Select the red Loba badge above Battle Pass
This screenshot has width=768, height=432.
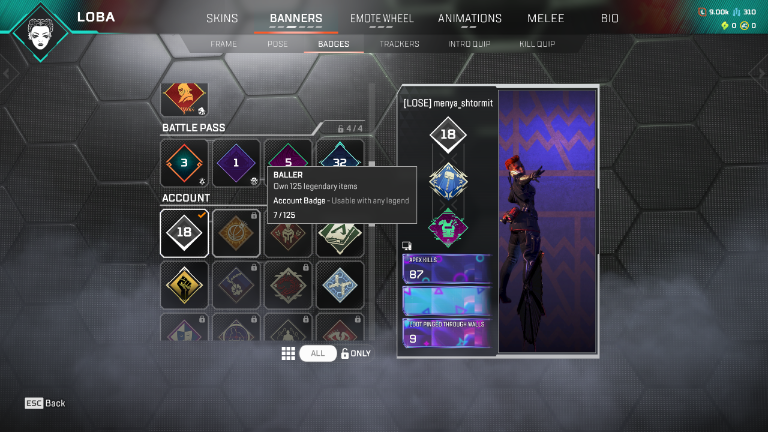coord(184,99)
